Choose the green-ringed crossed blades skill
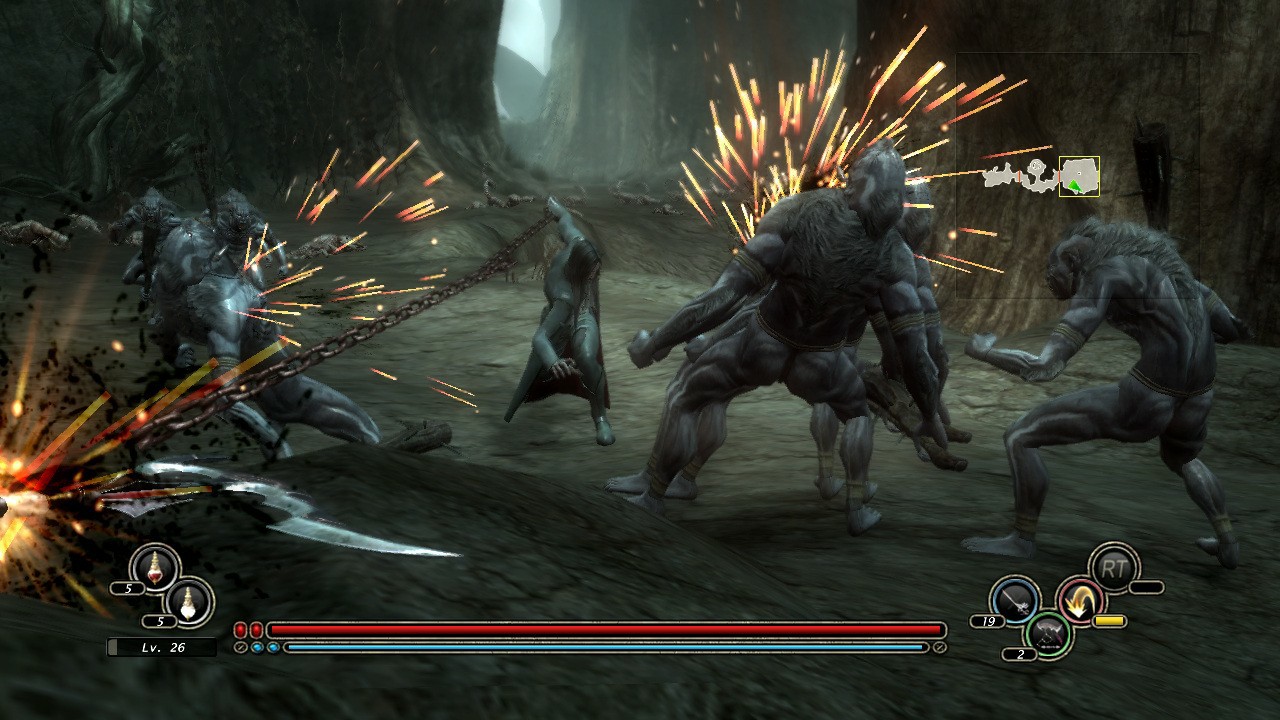The width and height of the screenshot is (1280, 720). click(1048, 633)
